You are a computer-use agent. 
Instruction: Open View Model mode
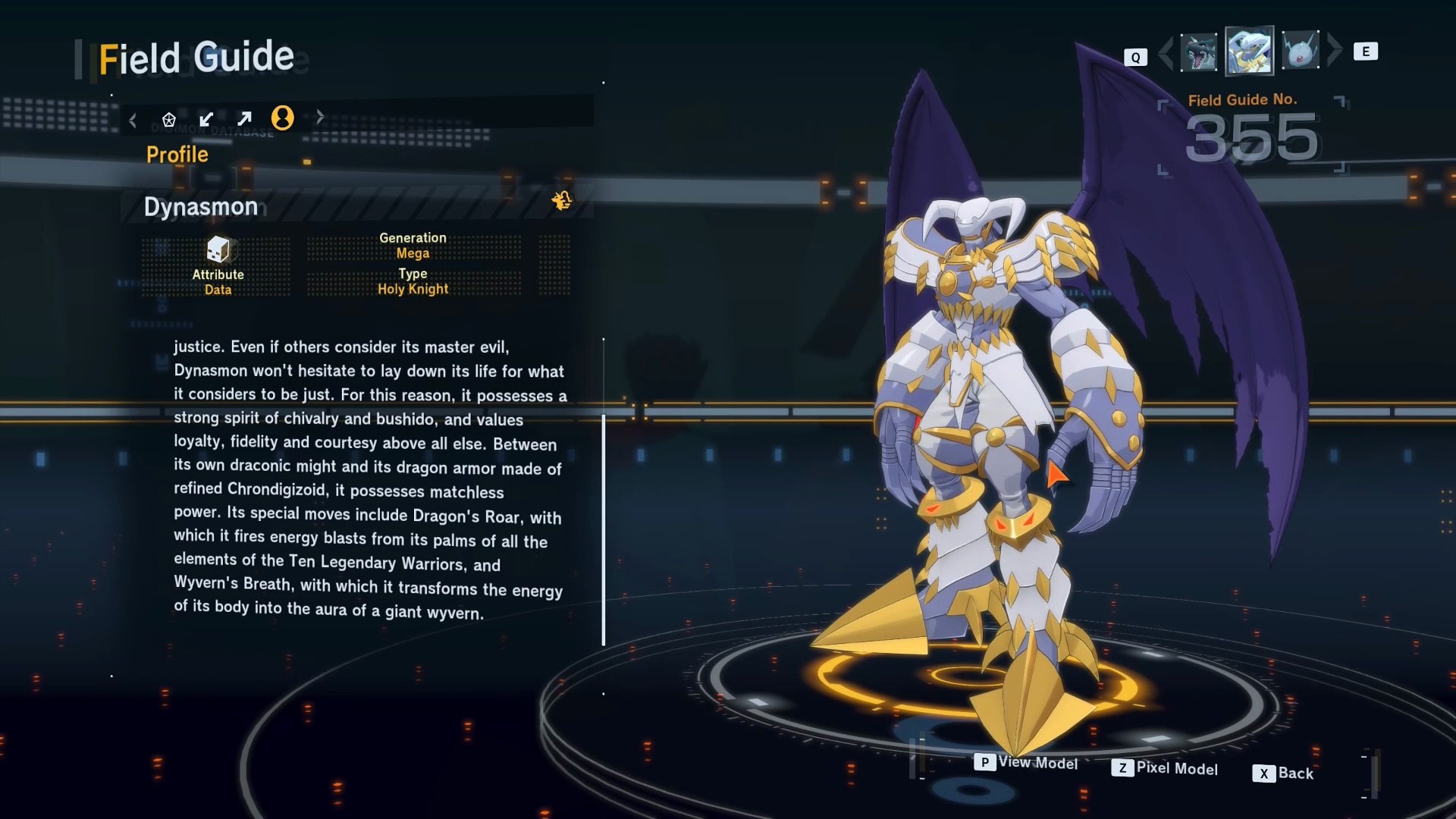click(x=1026, y=763)
